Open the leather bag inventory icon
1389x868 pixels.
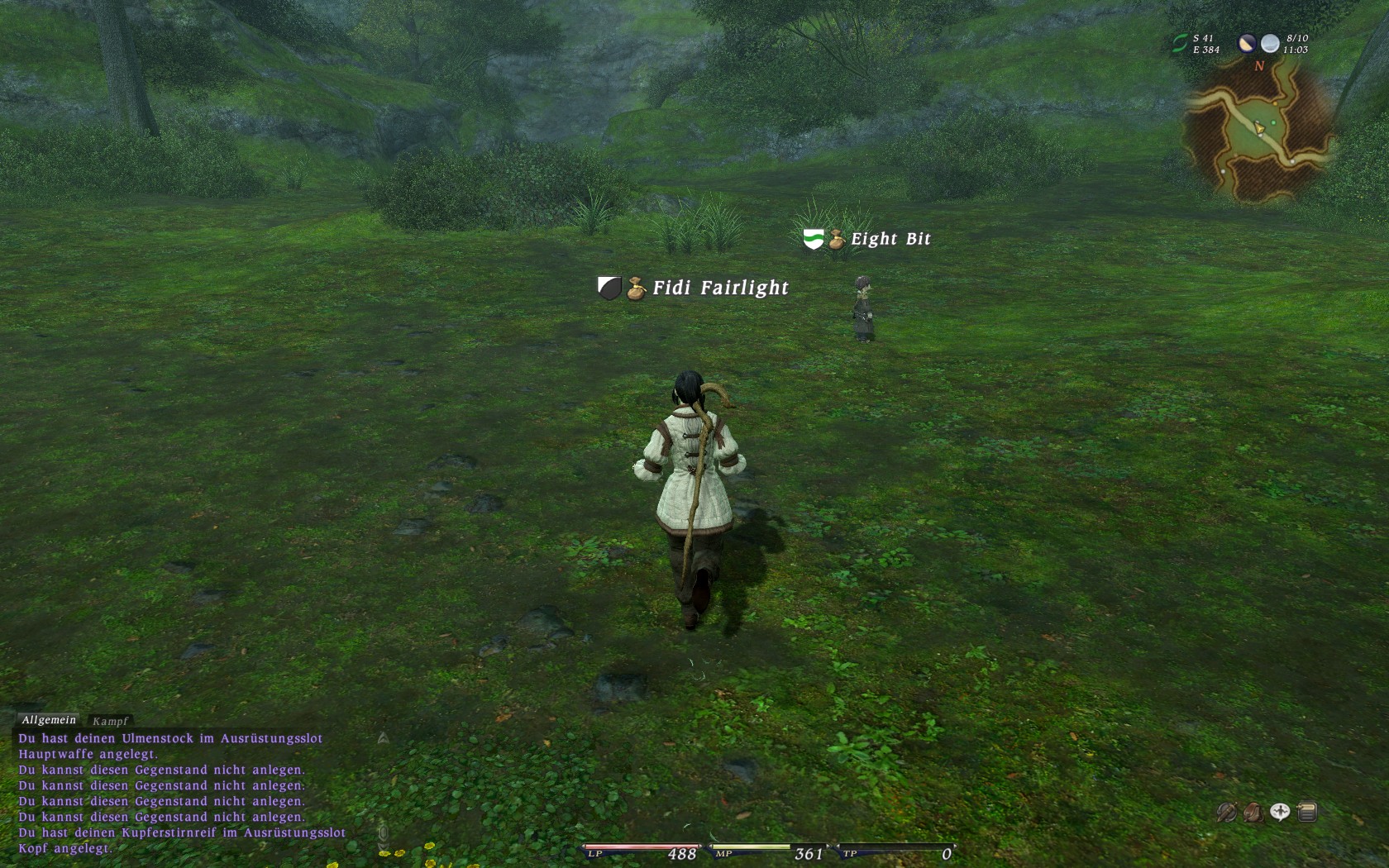(x=1253, y=813)
